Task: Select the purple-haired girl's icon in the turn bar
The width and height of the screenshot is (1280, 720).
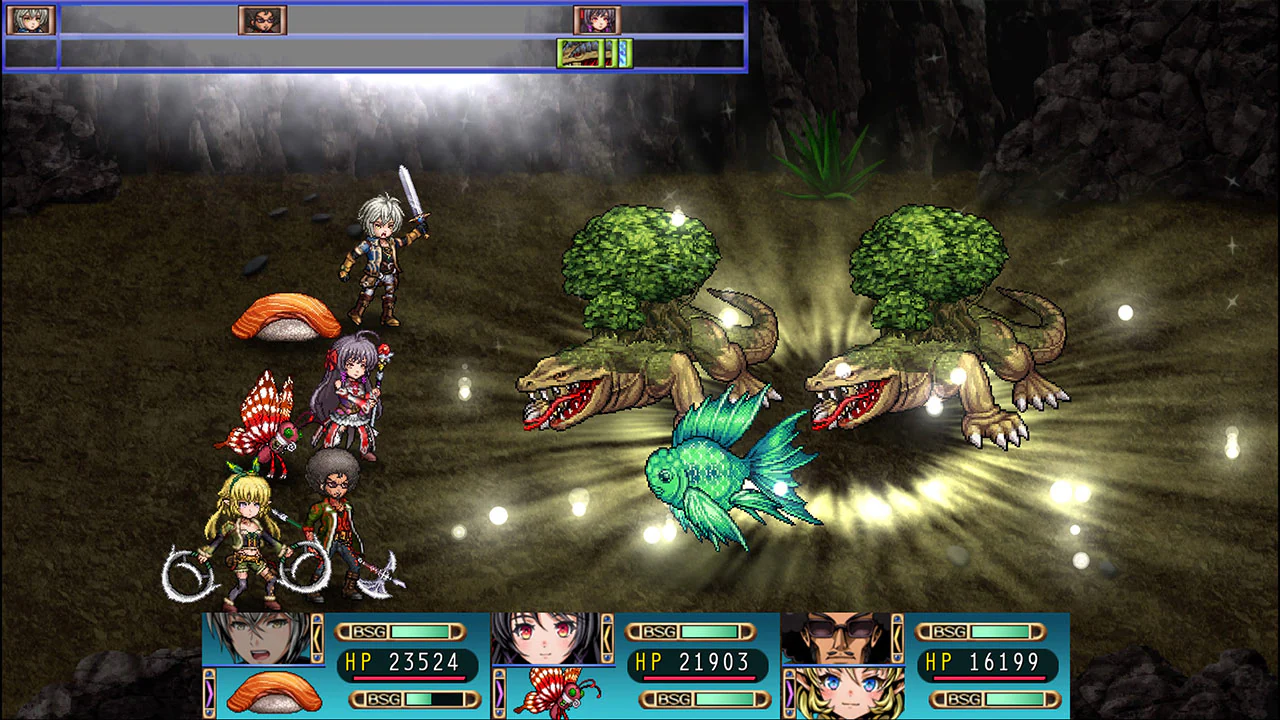Action: click(x=597, y=18)
